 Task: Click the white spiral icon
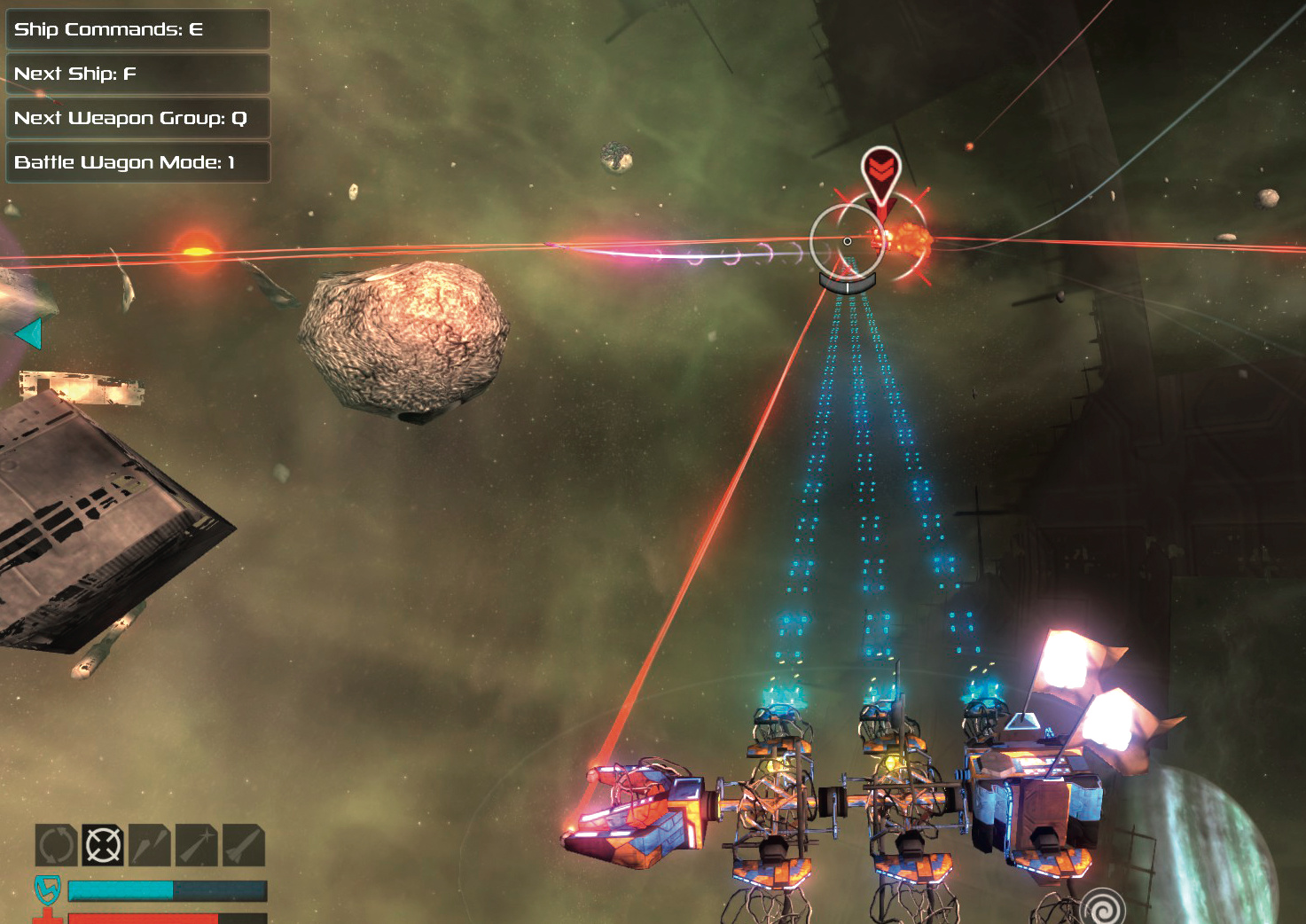click(x=1103, y=908)
